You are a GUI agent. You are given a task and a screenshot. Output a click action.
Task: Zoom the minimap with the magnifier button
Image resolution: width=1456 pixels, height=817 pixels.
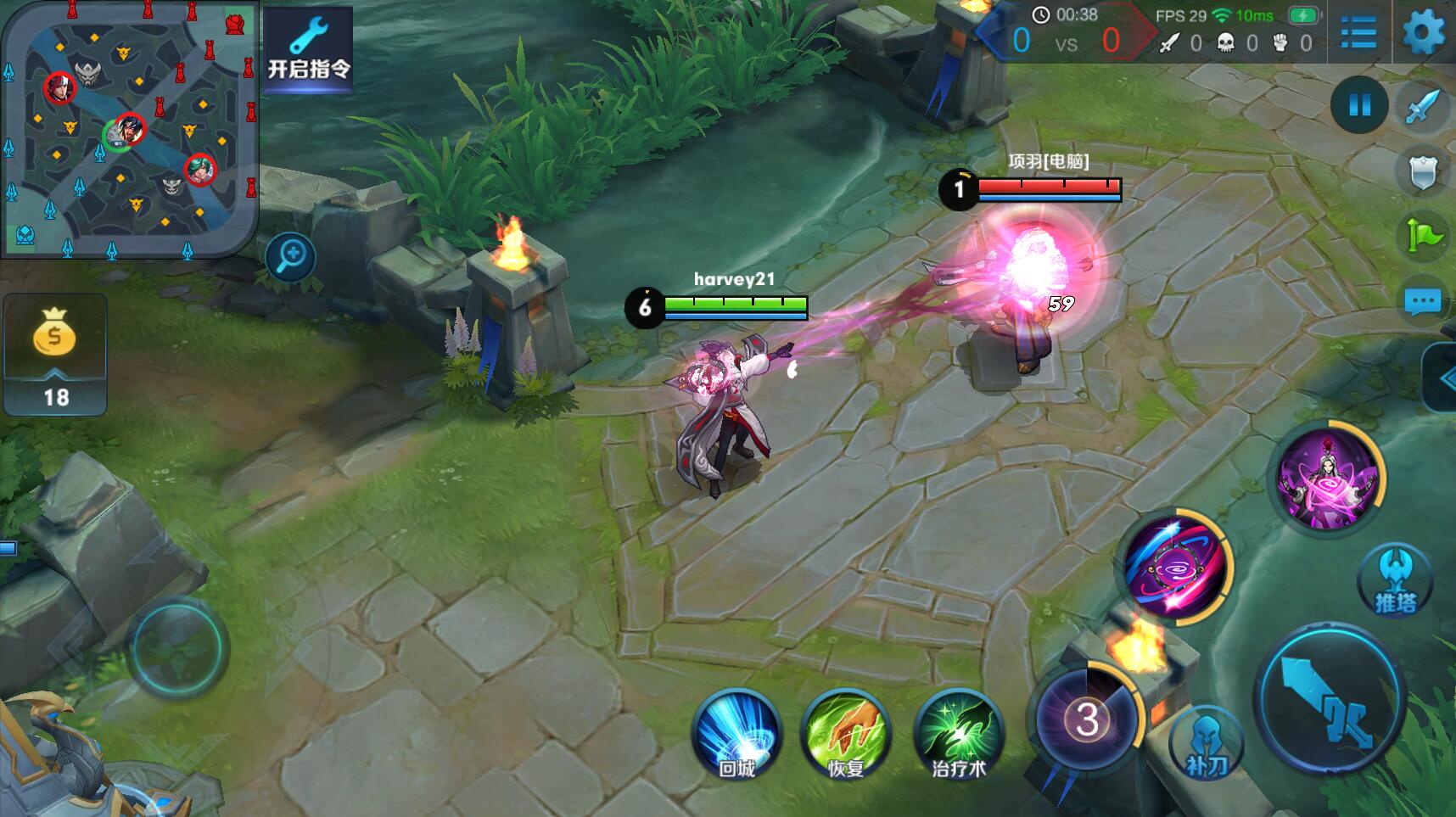point(290,256)
